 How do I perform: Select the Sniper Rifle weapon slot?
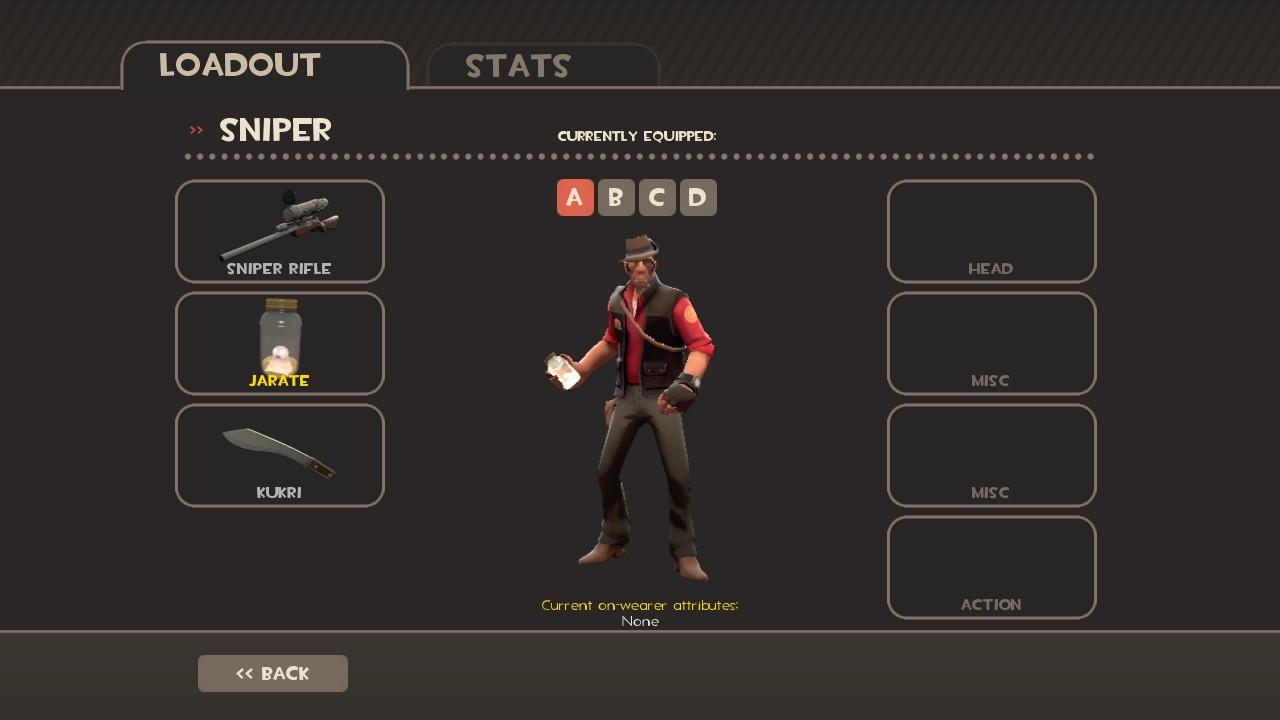pos(280,231)
